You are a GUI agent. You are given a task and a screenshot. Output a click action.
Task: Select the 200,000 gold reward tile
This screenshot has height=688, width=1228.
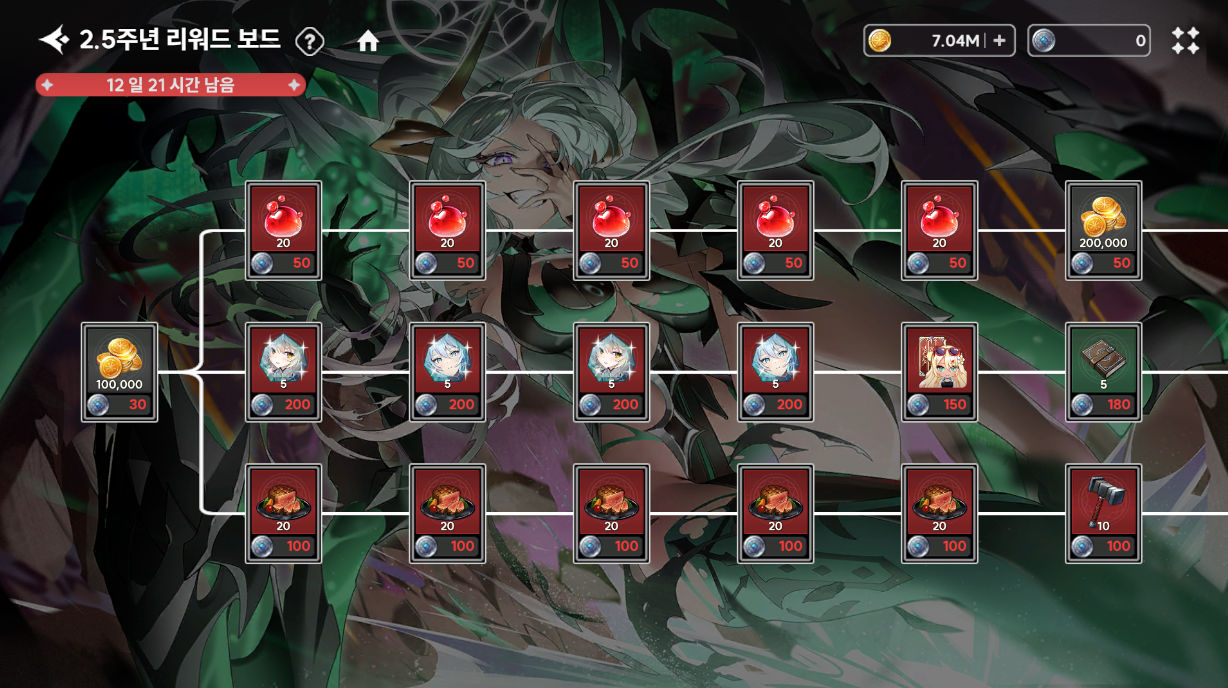coord(1103,230)
